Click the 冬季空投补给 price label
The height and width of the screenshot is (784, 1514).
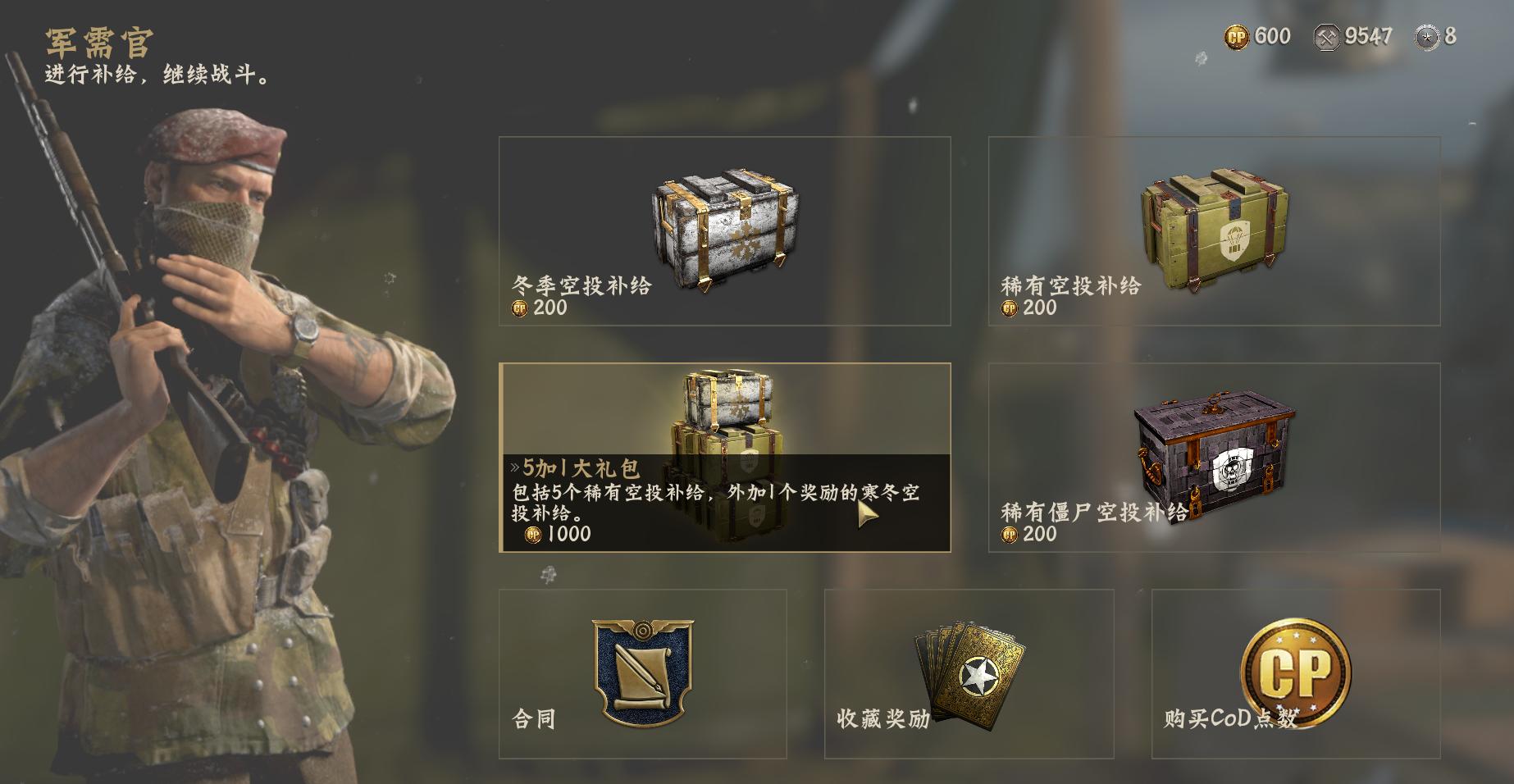pyautogui.click(x=539, y=310)
